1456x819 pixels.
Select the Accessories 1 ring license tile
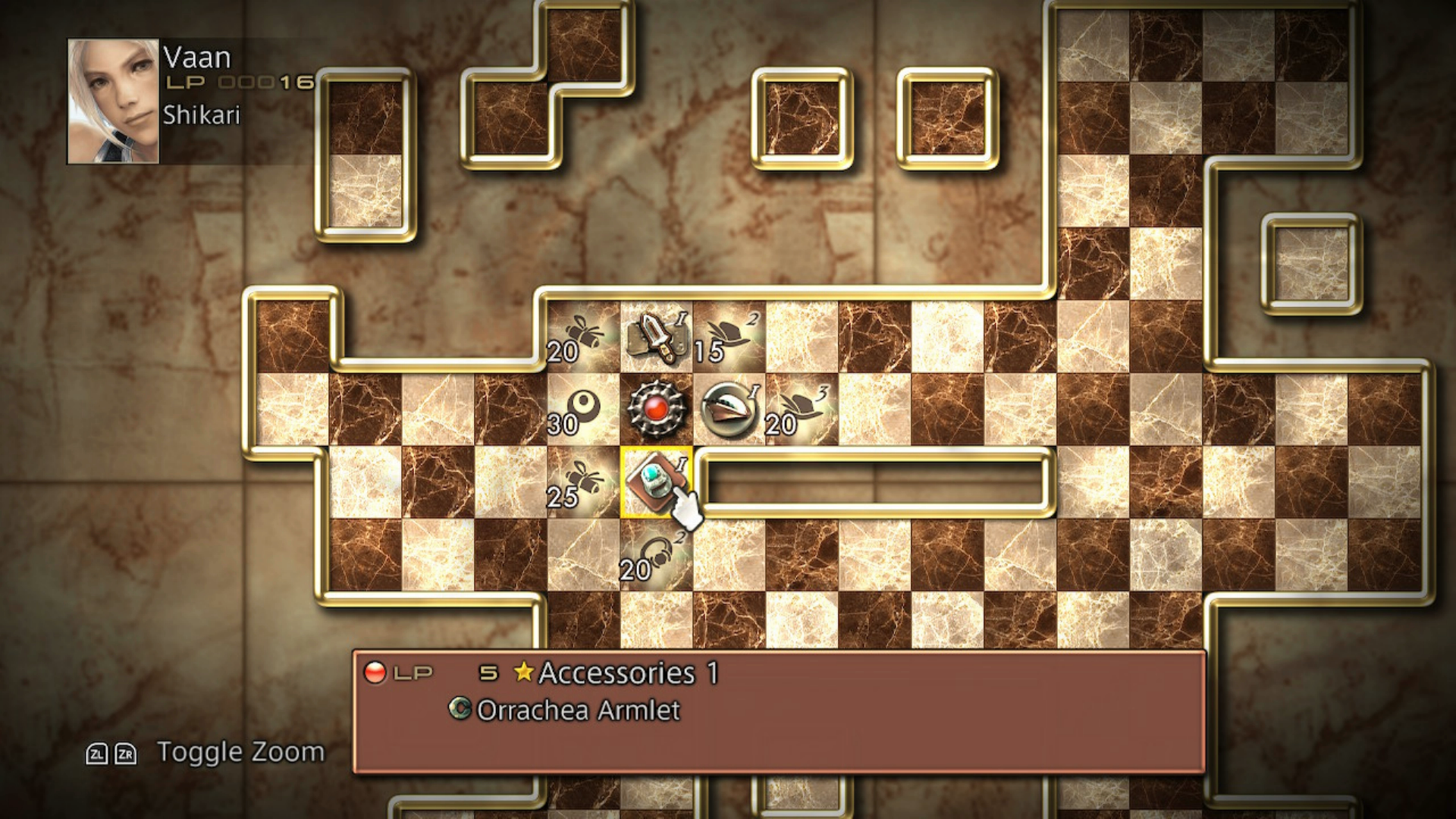[x=655, y=482]
